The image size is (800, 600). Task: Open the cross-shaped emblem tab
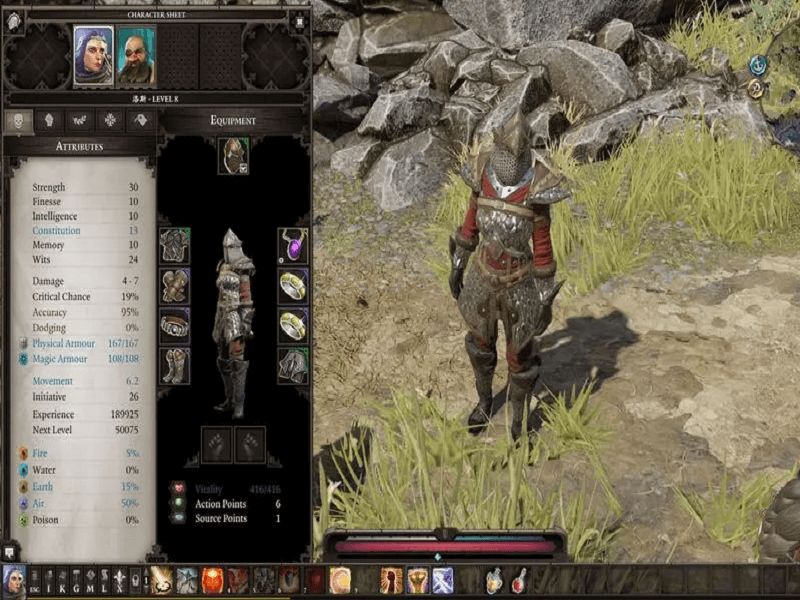click(x=110, y=120)
